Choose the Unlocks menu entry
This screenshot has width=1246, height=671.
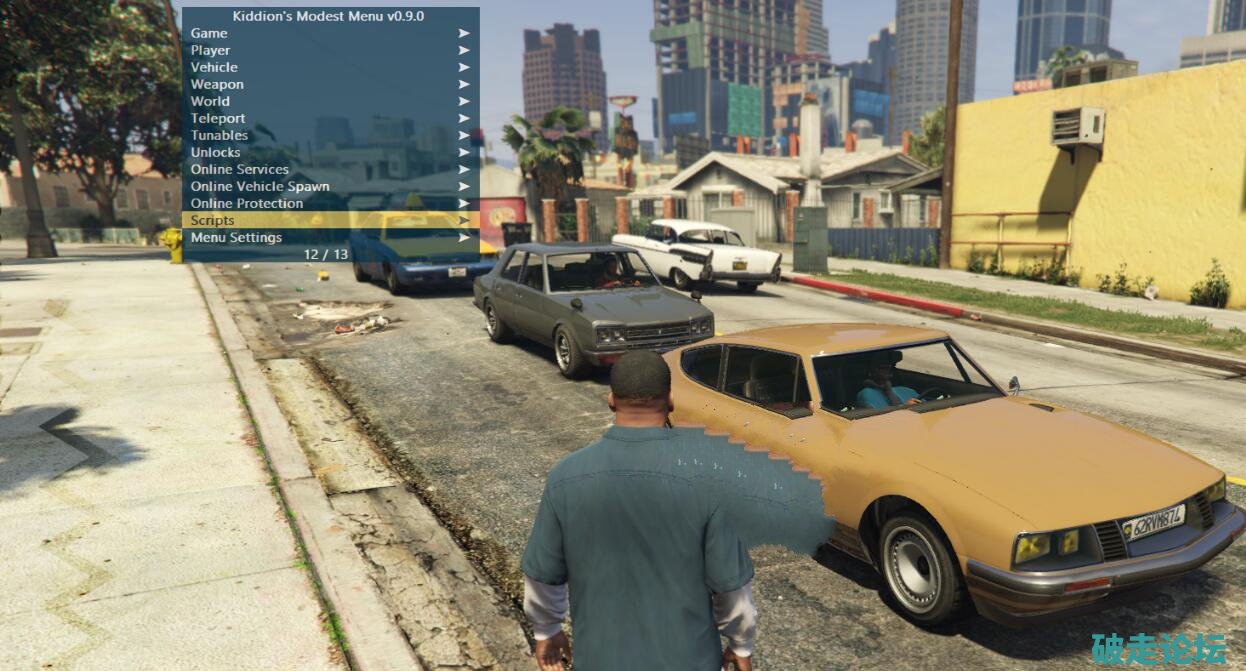tap(215, 152)
